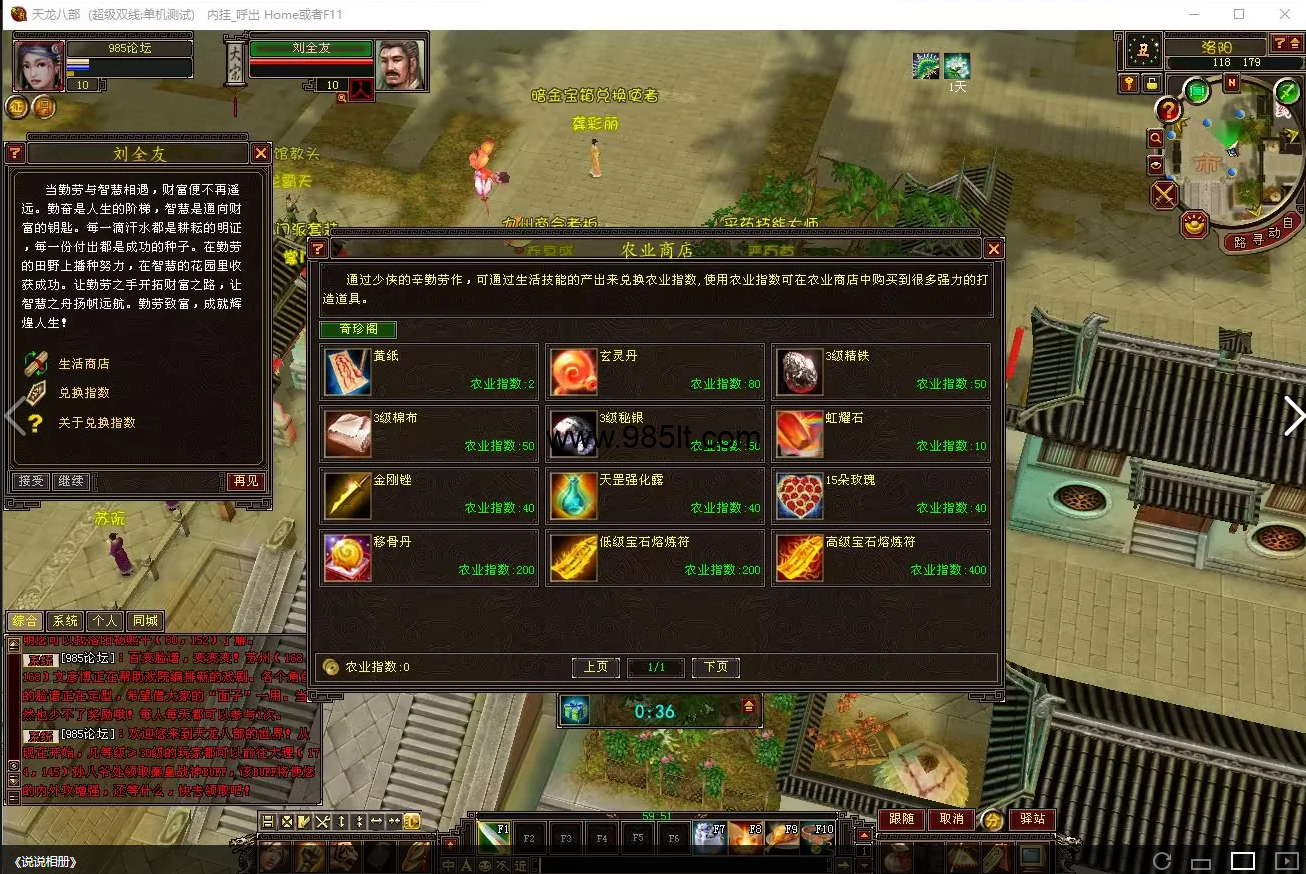Click the 再见 goodbye button
The width and height of the screenshot is (1306, 874).
[x=246, y=481]
